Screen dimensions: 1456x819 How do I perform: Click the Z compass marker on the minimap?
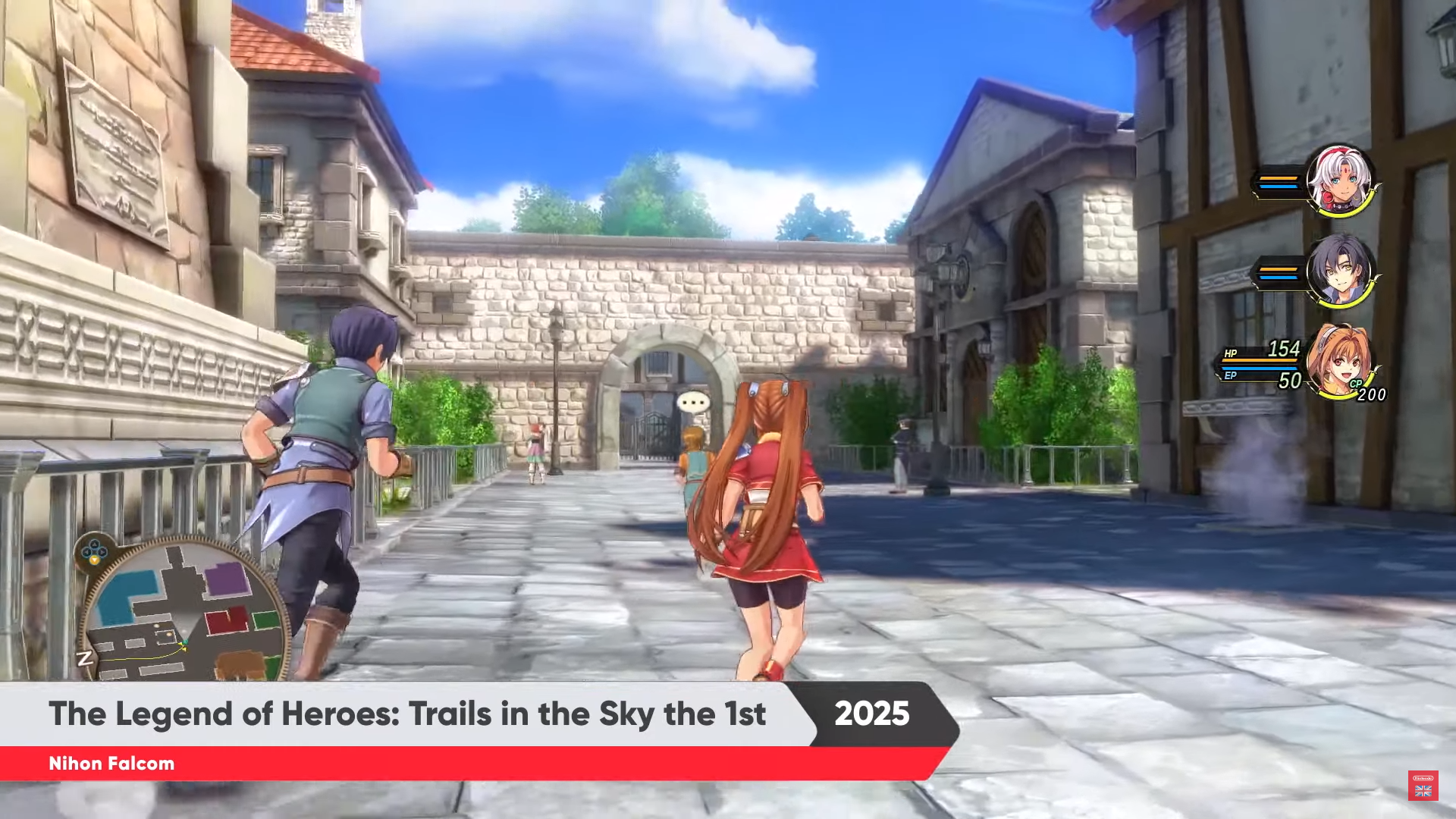[x=86, y=659]
